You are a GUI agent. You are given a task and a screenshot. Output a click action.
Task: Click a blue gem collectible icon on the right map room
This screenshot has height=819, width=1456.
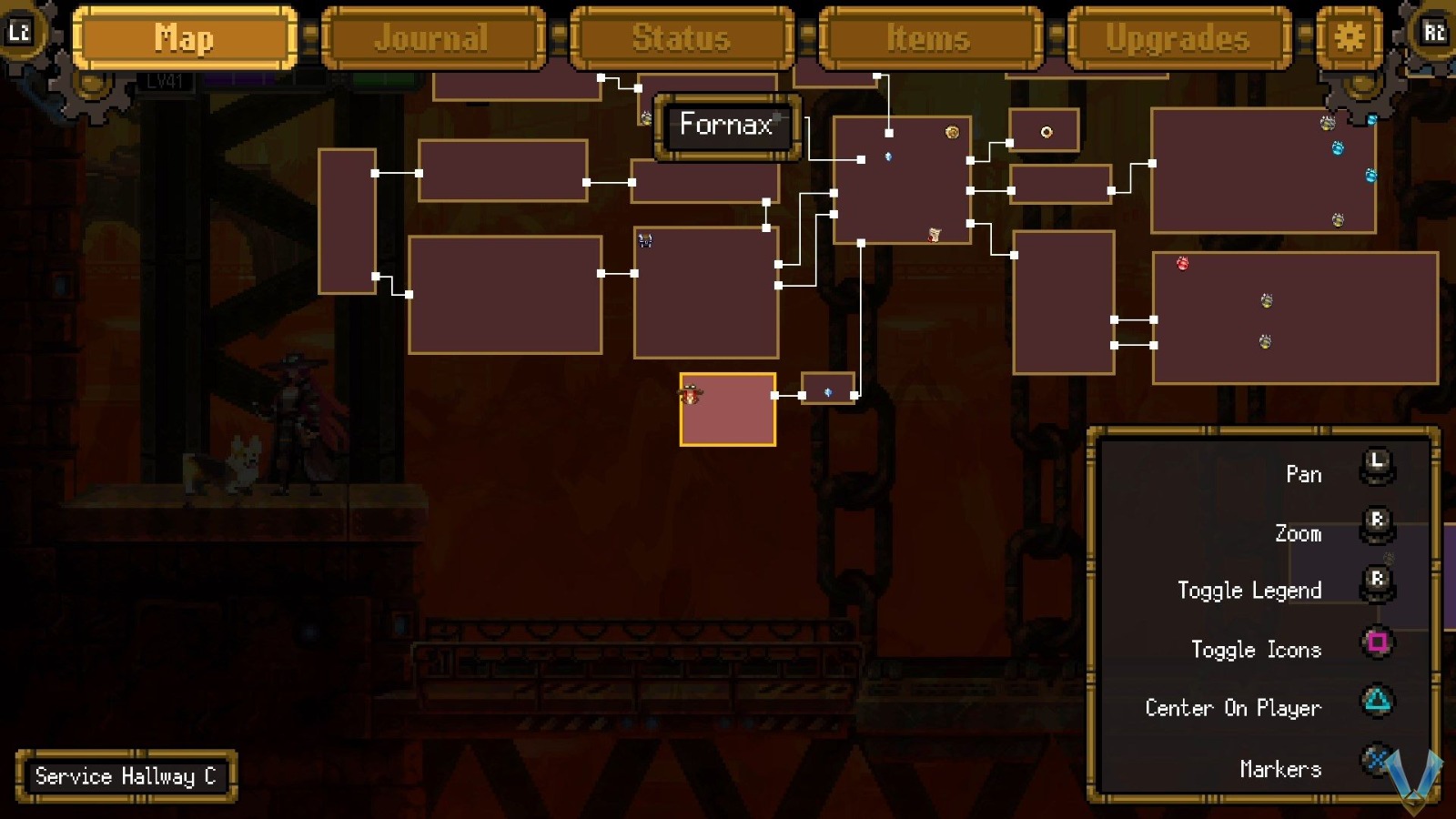coord(1338,148)
